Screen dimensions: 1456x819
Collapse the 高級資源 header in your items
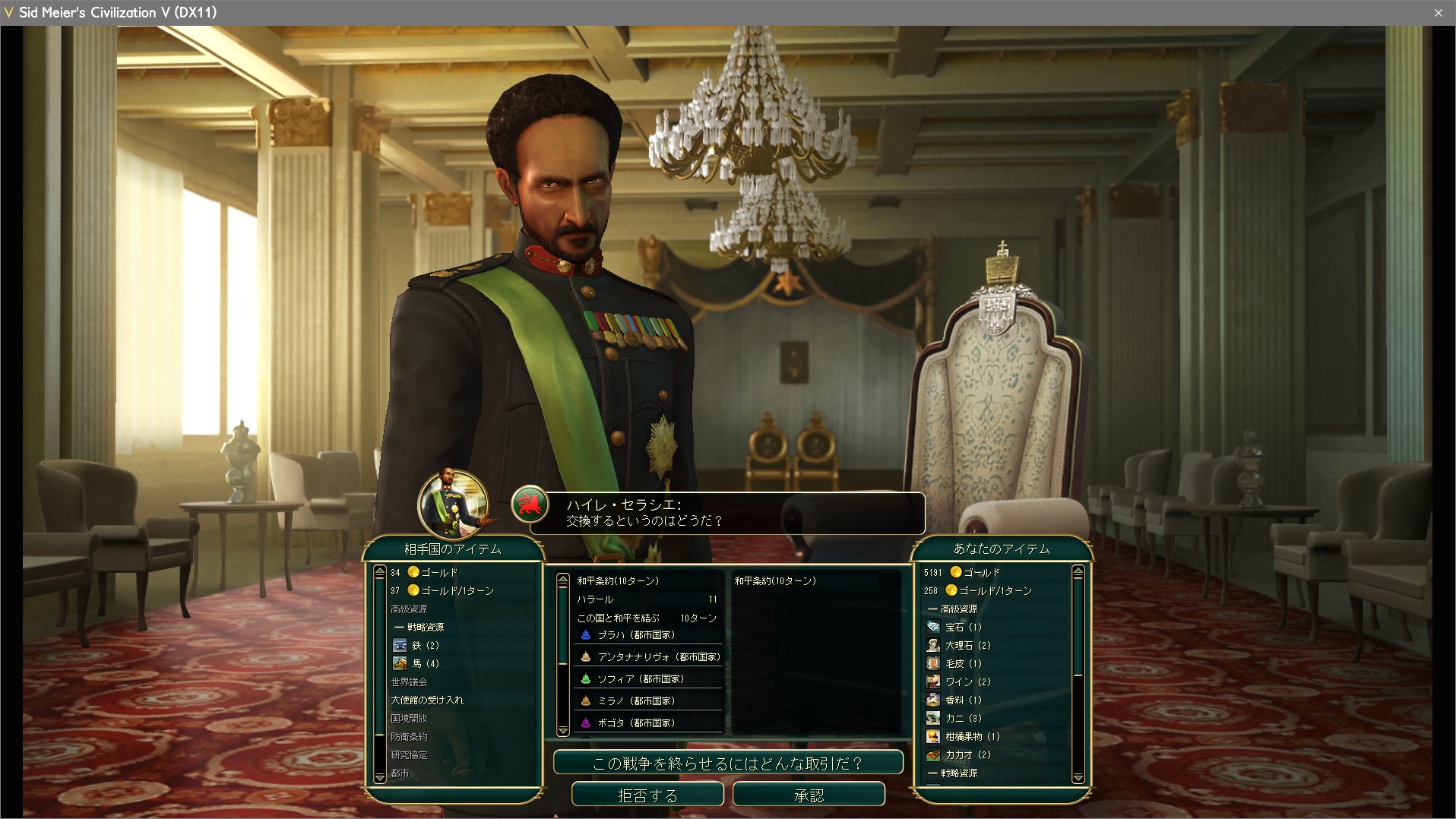[x=958, y=609]
